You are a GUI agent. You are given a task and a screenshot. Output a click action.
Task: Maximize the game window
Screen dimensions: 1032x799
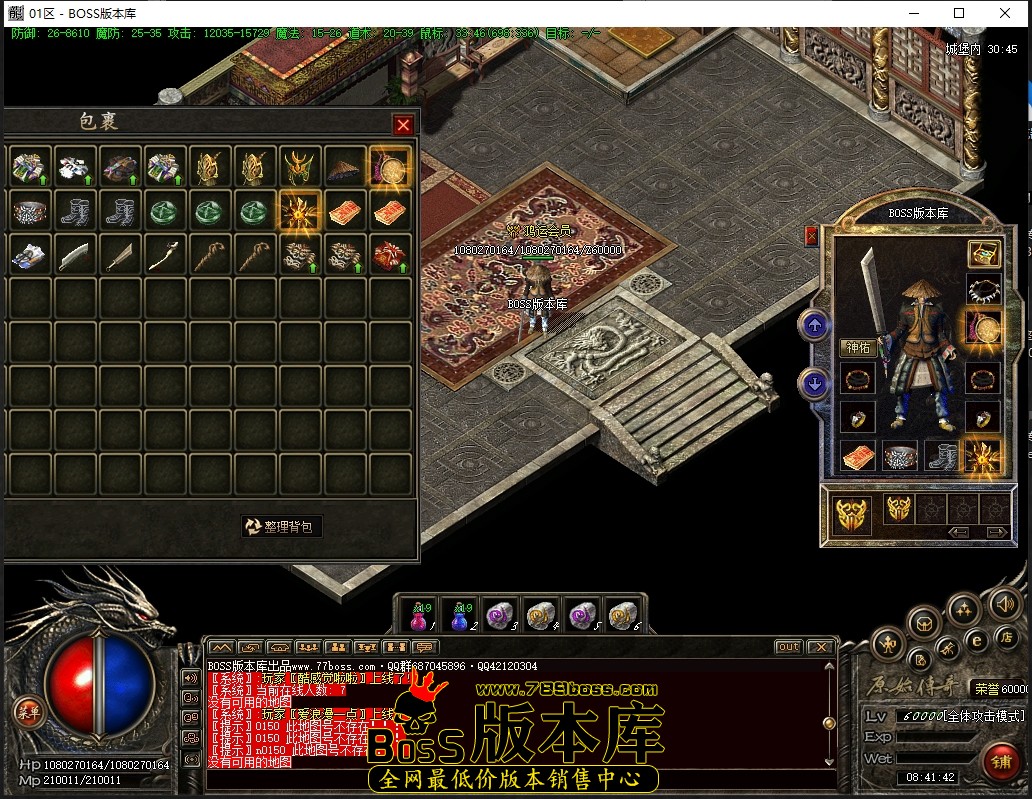(x=959, y=13)
